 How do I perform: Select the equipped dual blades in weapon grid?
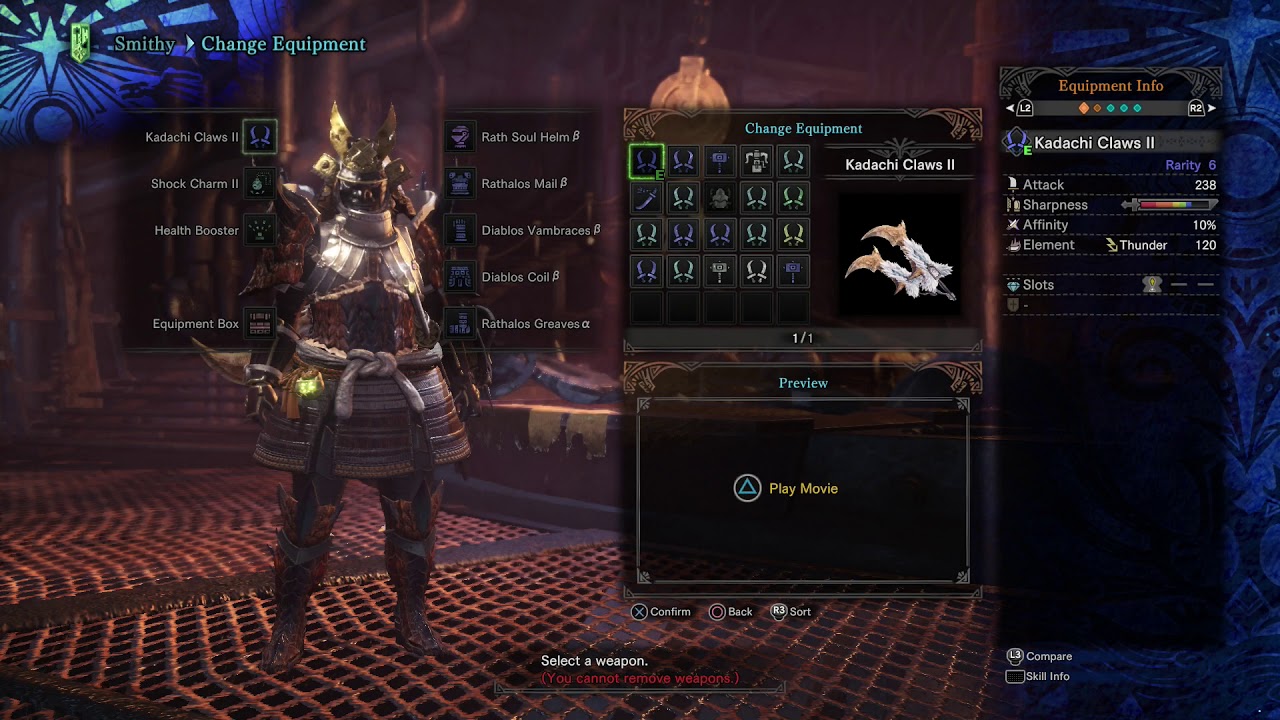[647, 161]
